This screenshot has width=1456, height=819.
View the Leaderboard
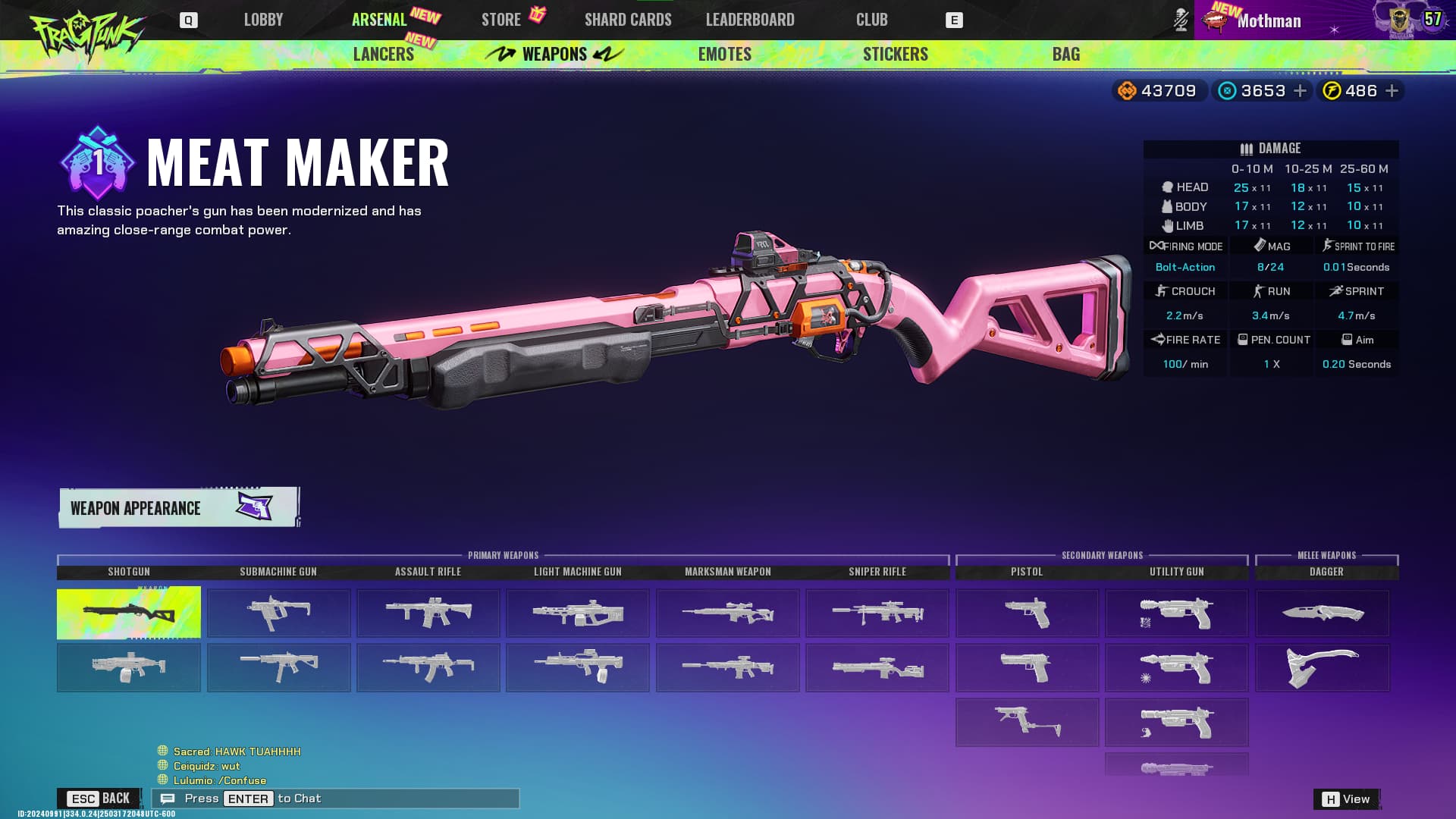750,20
